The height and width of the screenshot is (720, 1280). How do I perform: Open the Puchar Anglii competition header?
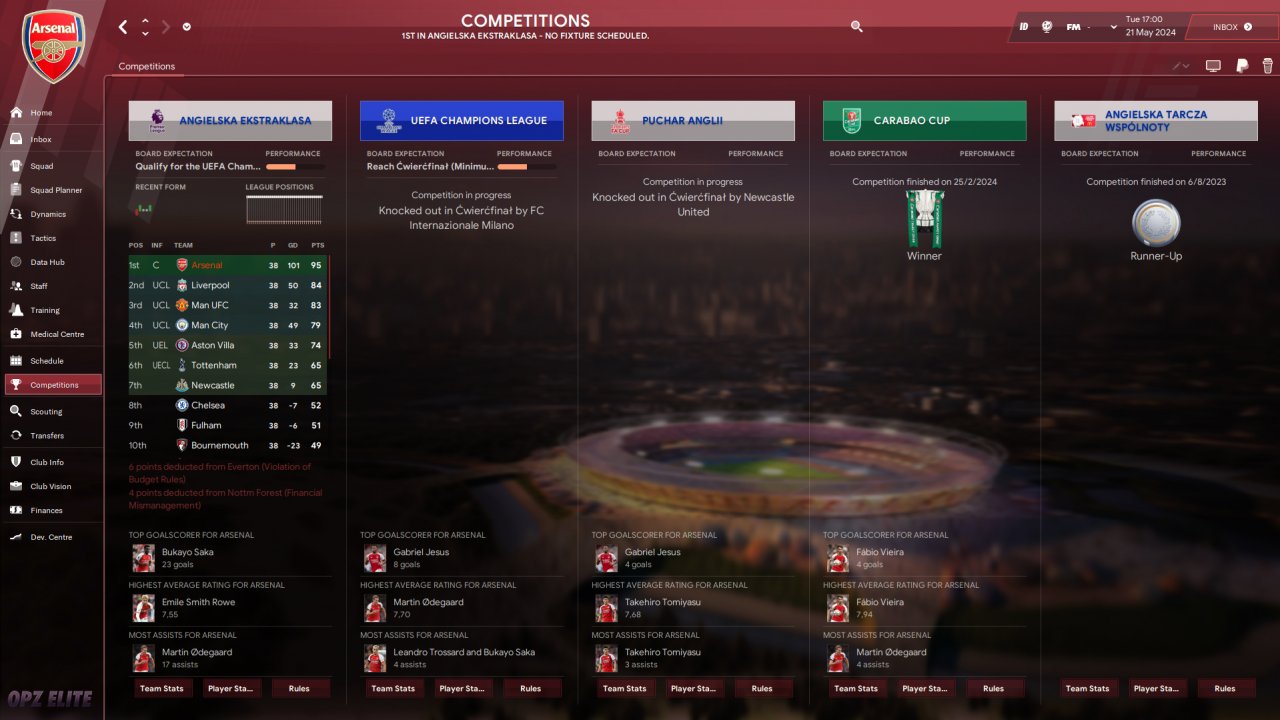click(693, 121)
